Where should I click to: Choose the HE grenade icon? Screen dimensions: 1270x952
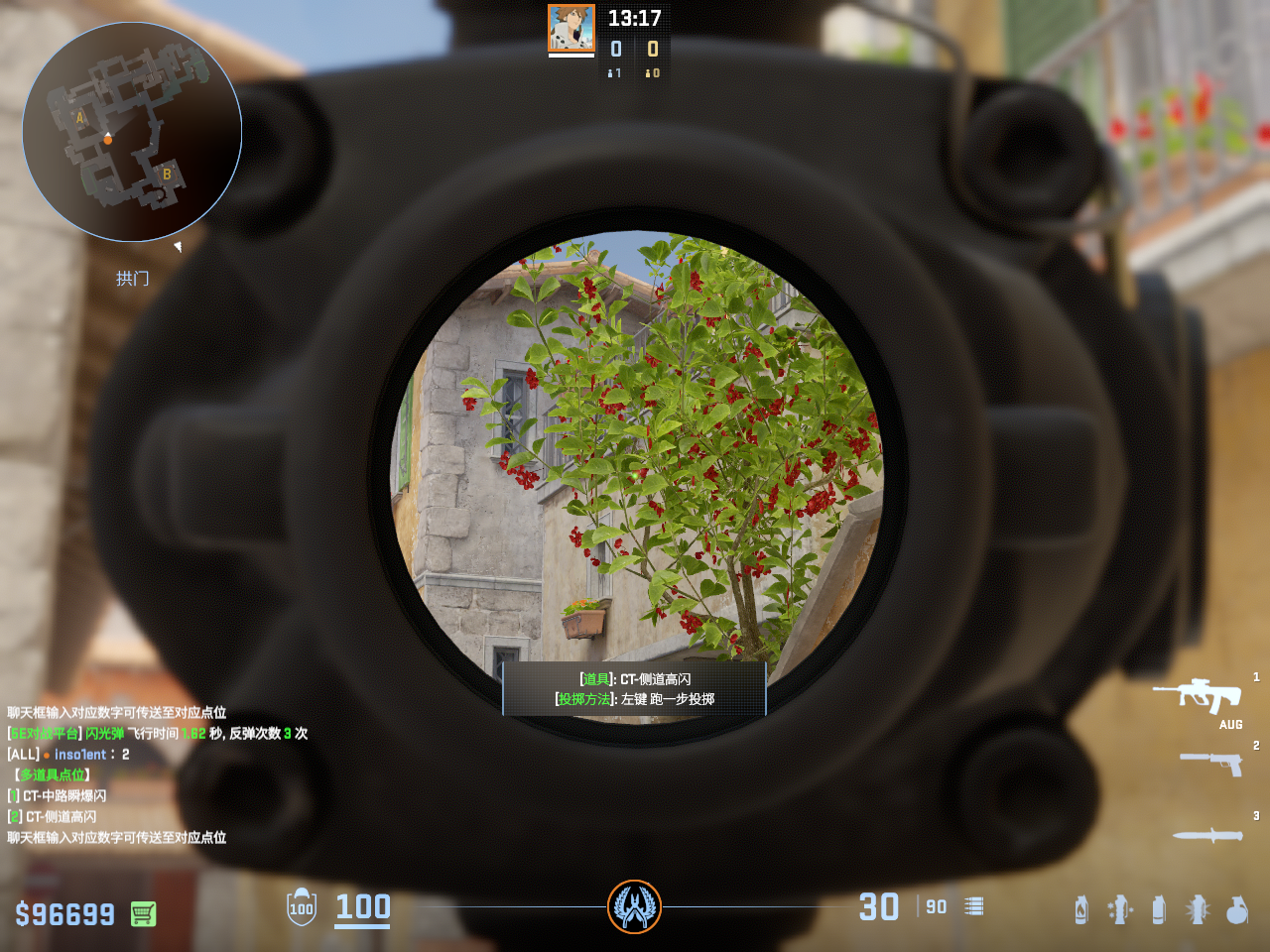point(1236,909)
